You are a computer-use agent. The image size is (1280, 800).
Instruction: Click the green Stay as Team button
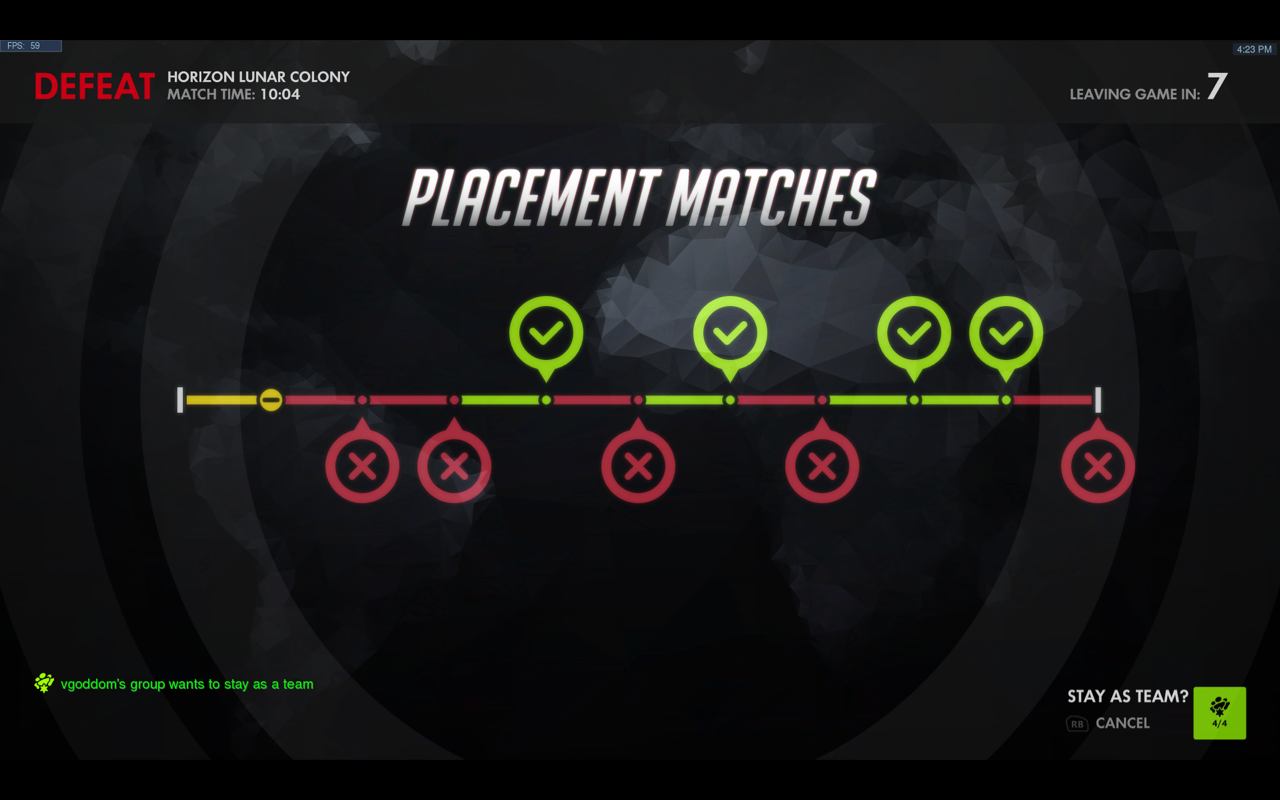click(x=1219, y=713)
